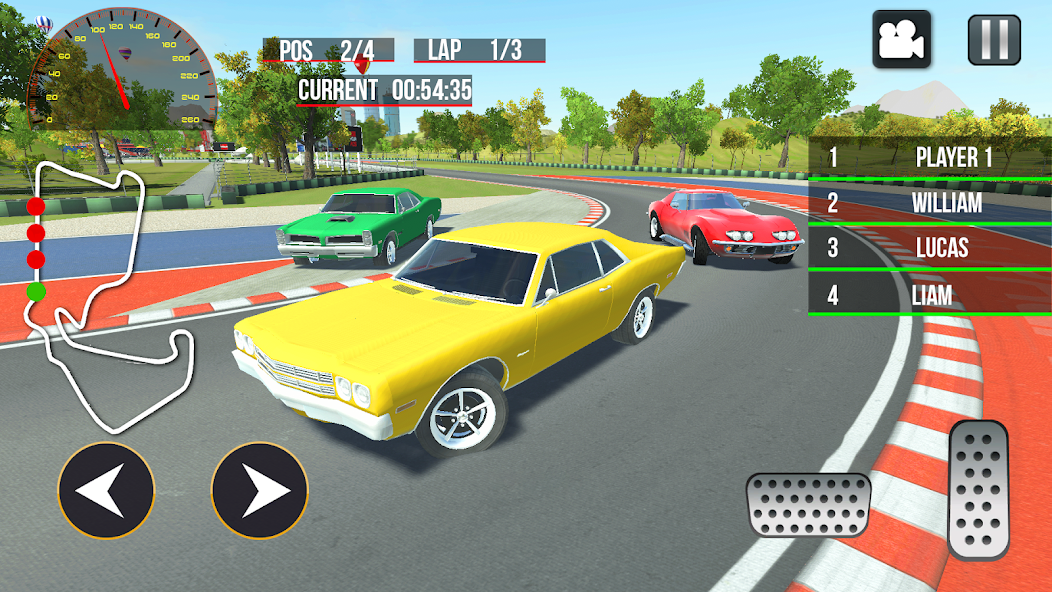Steer right with the right arrow button

pyautogui.click(x=260, y=491)
